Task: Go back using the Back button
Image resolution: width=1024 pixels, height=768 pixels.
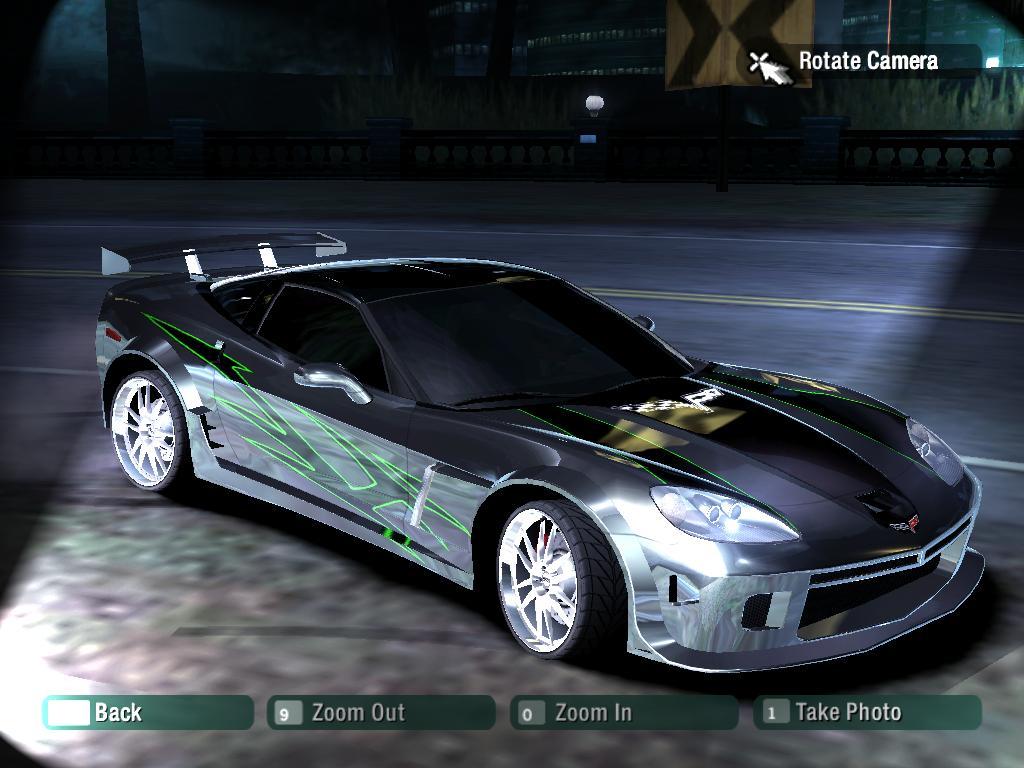Action: pyautogui.click(x=147, y=712)
